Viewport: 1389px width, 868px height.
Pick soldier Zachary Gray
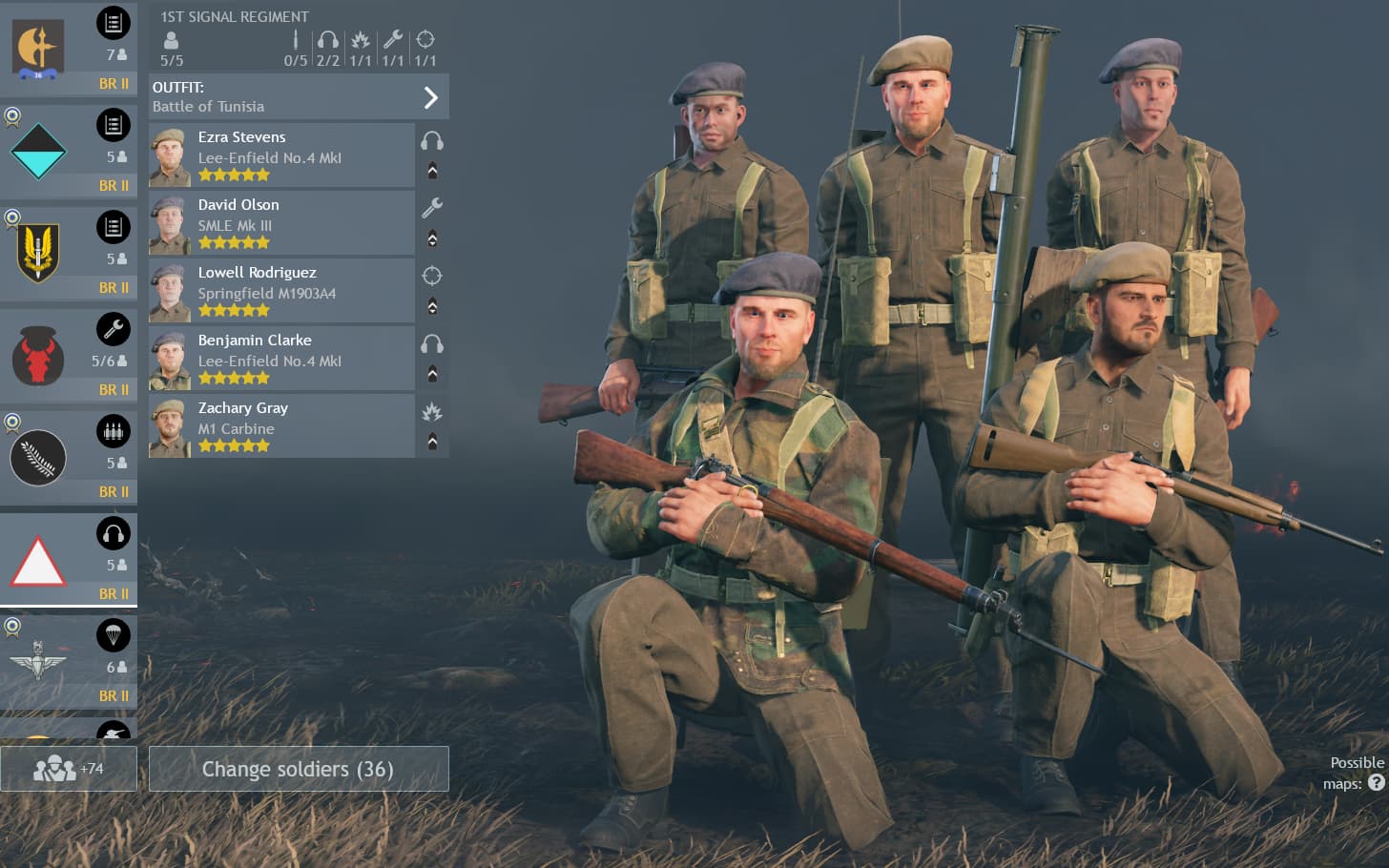point(281,425)
